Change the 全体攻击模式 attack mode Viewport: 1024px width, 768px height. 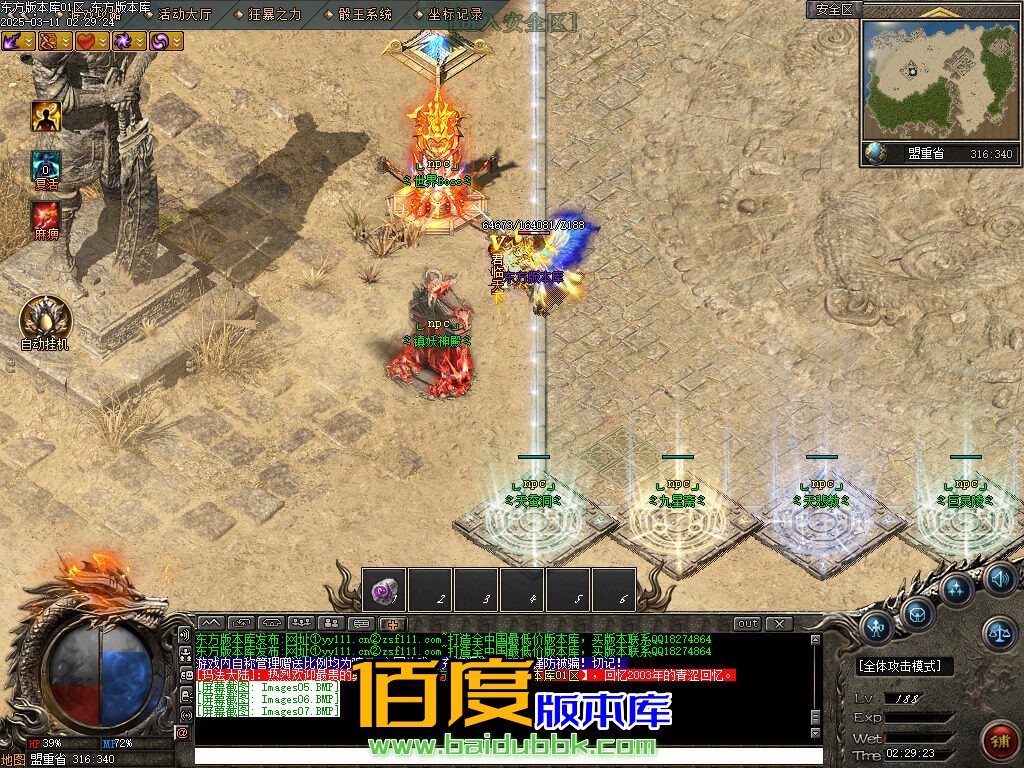[x=904, y=666]
